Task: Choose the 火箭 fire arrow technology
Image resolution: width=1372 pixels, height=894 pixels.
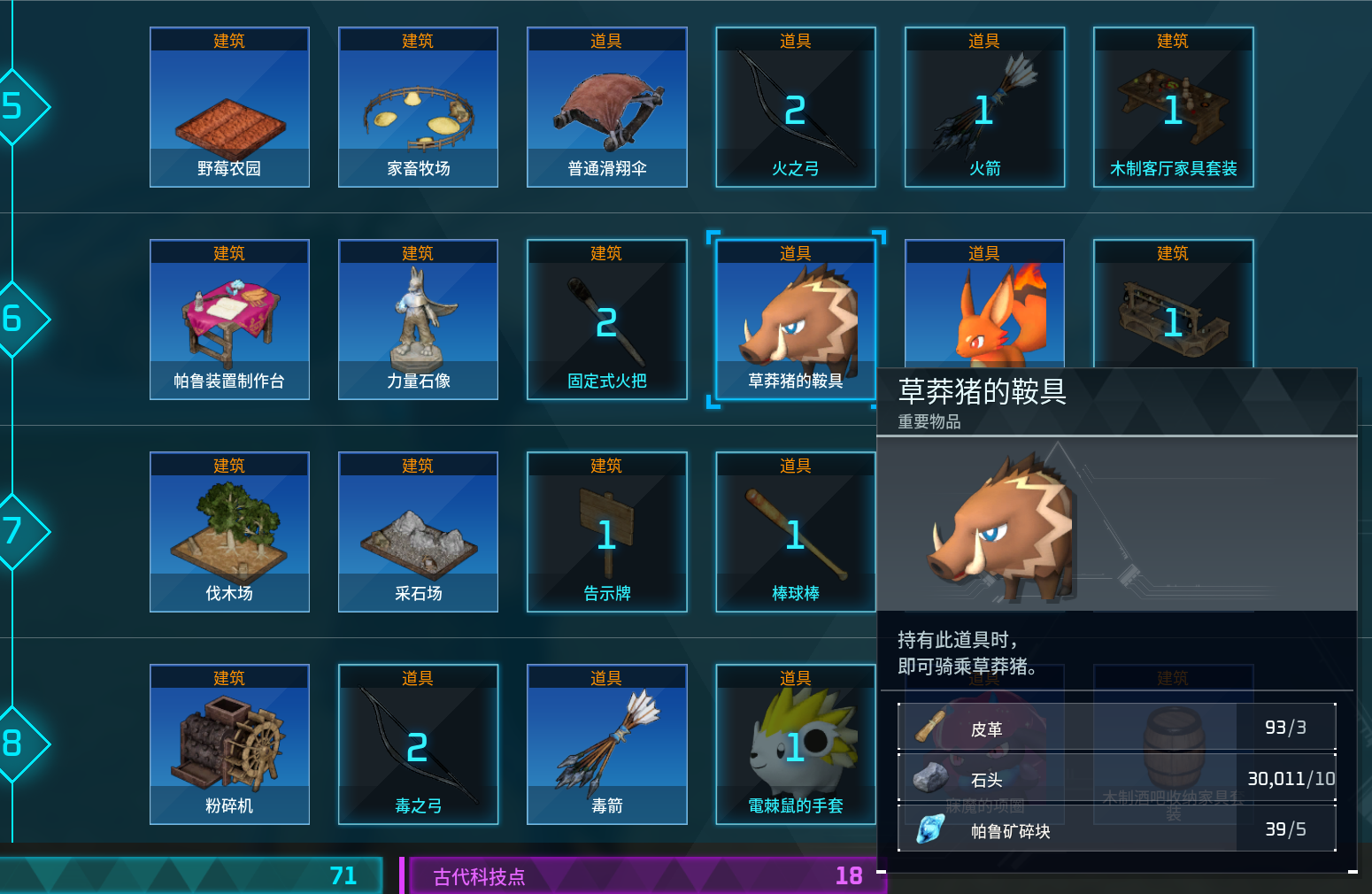Action: click(x=983, y=106)
